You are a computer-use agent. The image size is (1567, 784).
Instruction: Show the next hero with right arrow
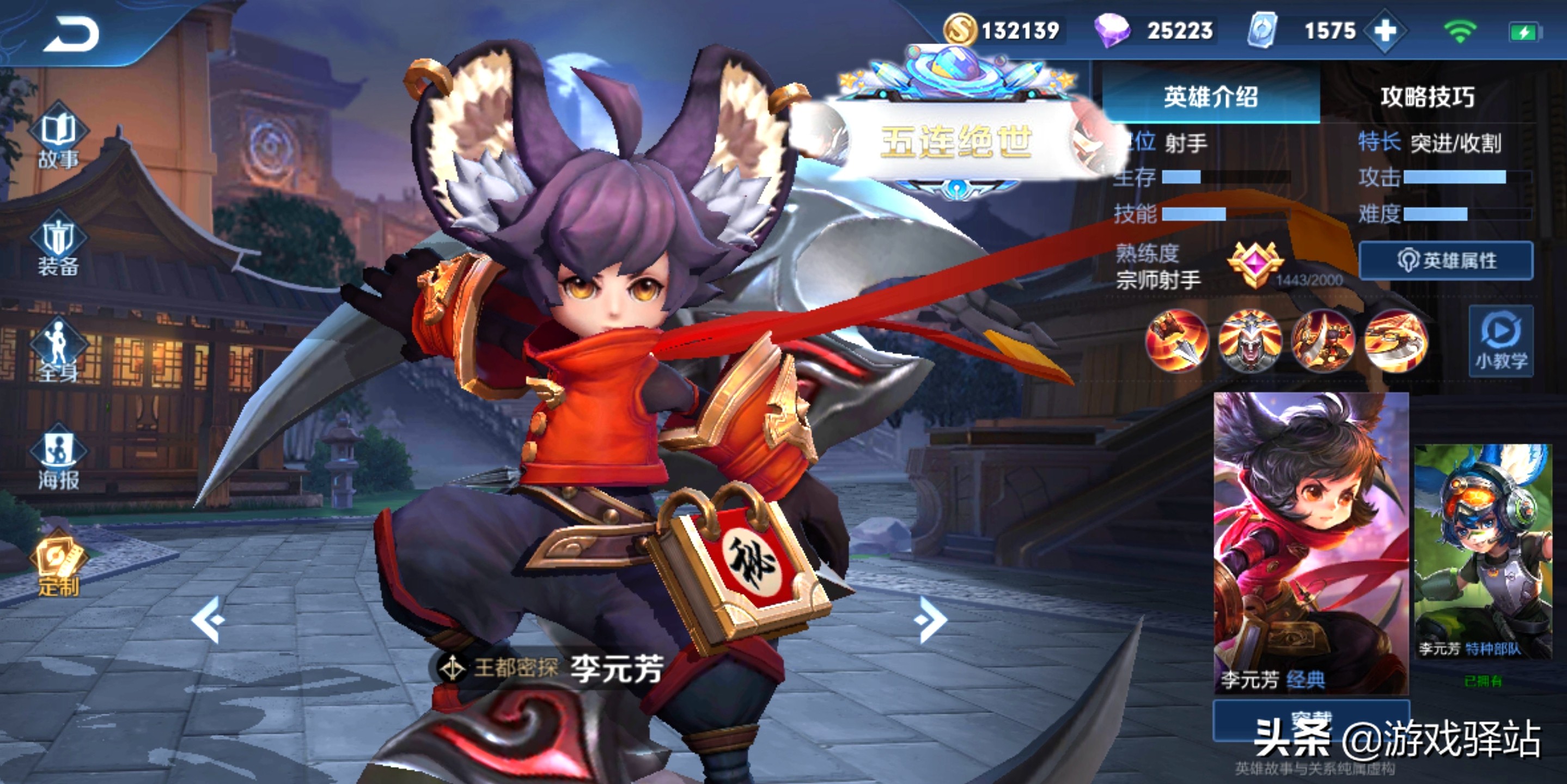point(931,619)
